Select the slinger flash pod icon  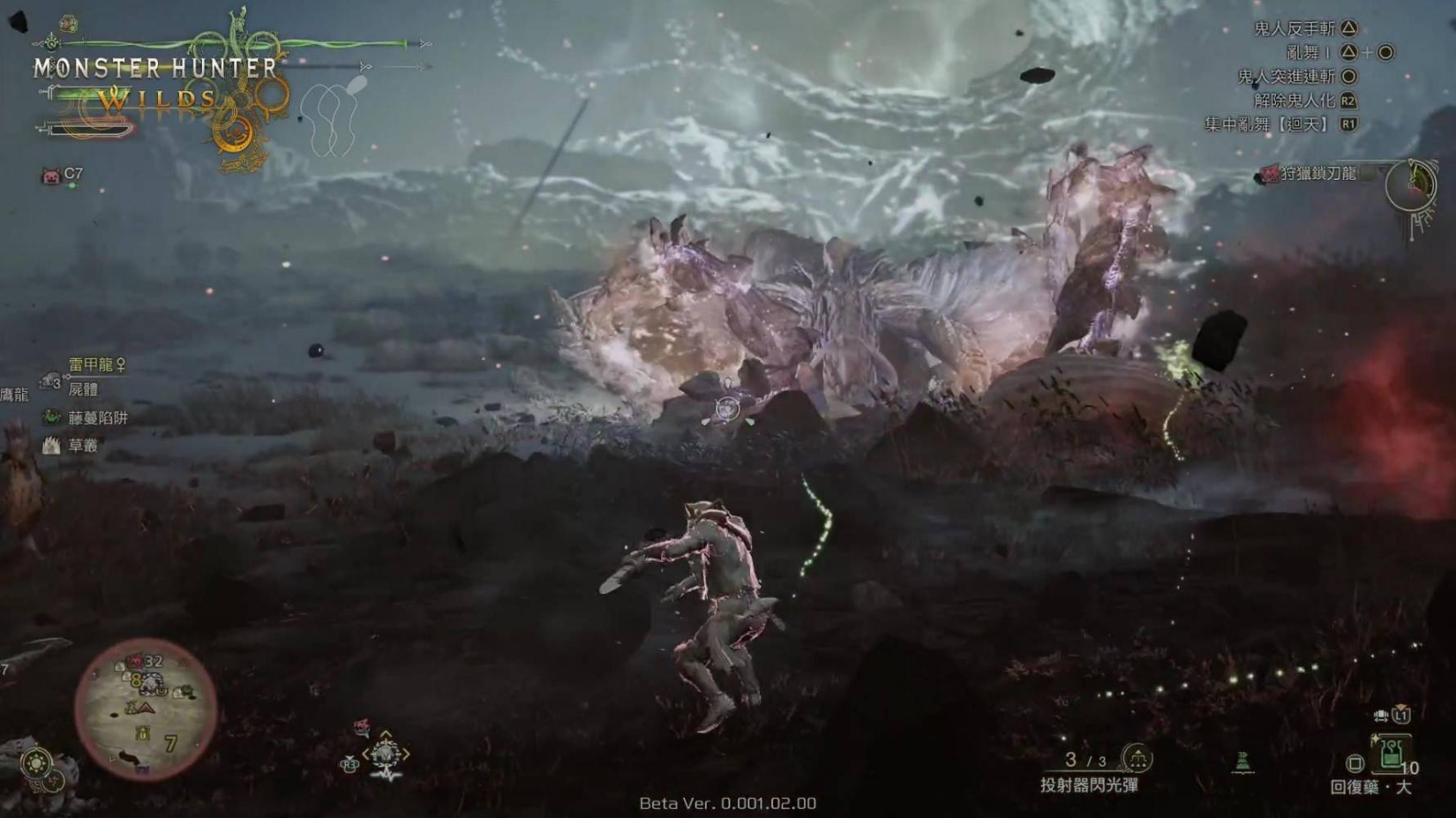click(1138, 760)
